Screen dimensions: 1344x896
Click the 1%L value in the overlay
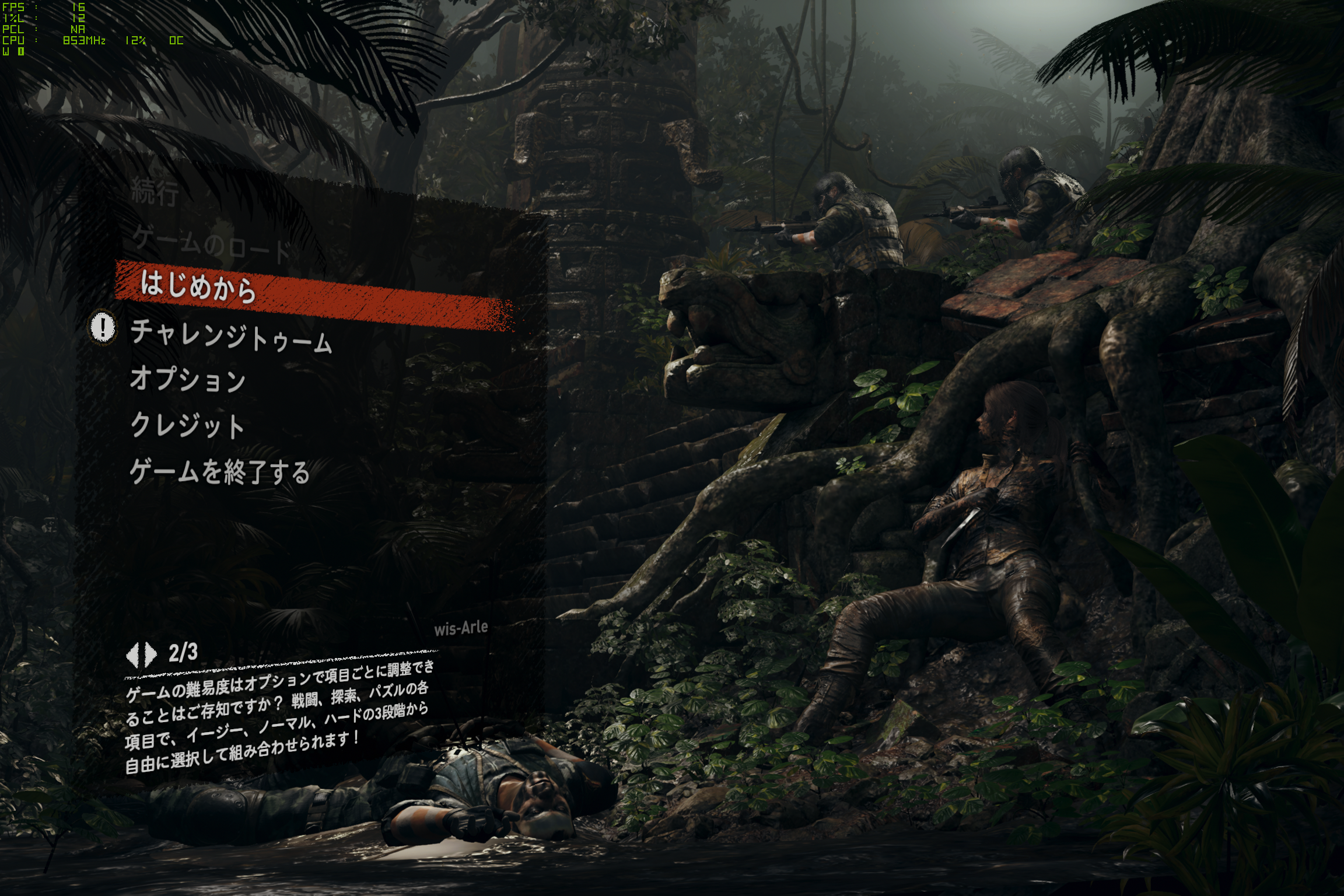coord(79,17)
